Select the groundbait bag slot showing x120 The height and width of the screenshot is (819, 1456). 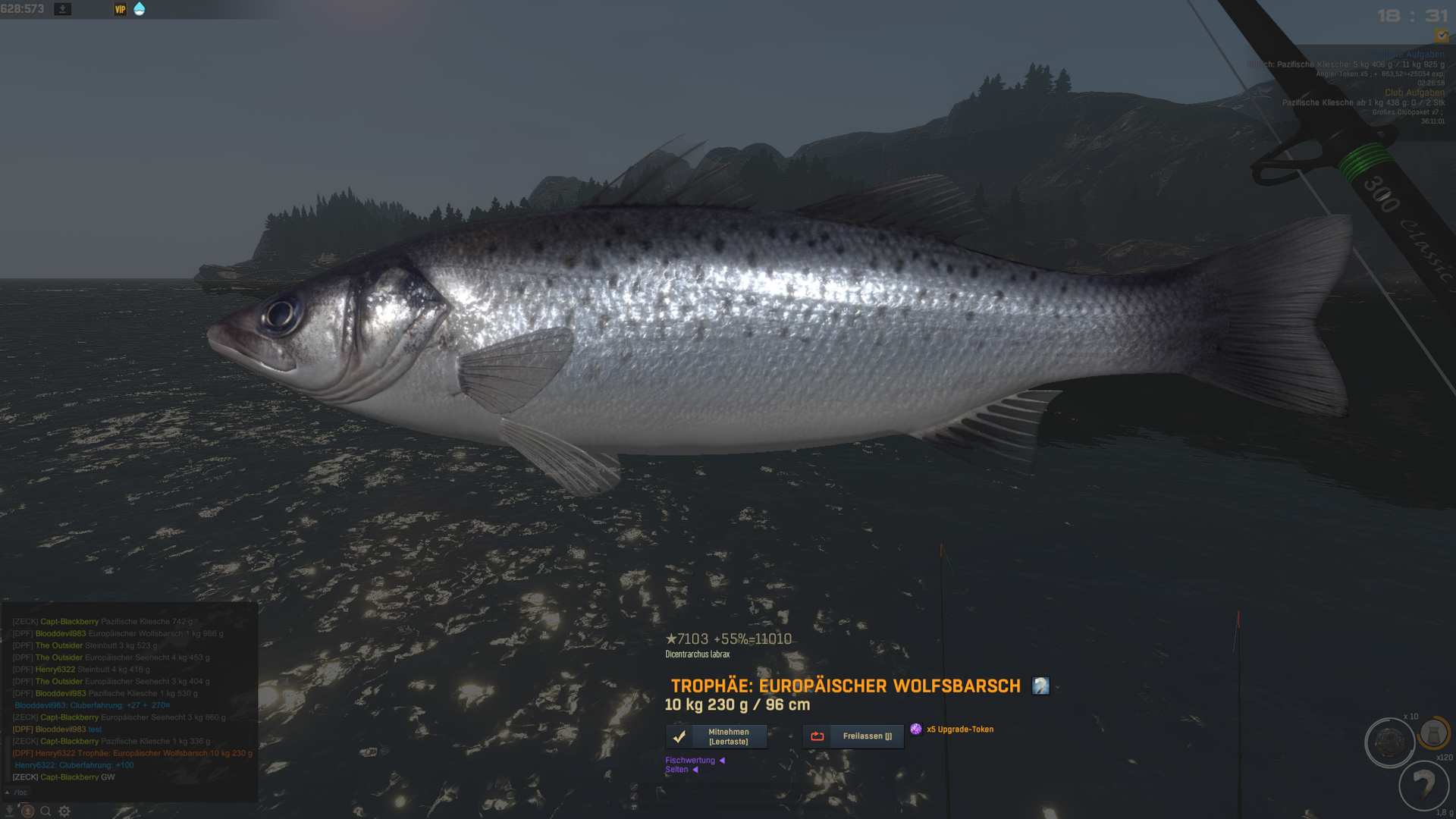(1433, 734)
